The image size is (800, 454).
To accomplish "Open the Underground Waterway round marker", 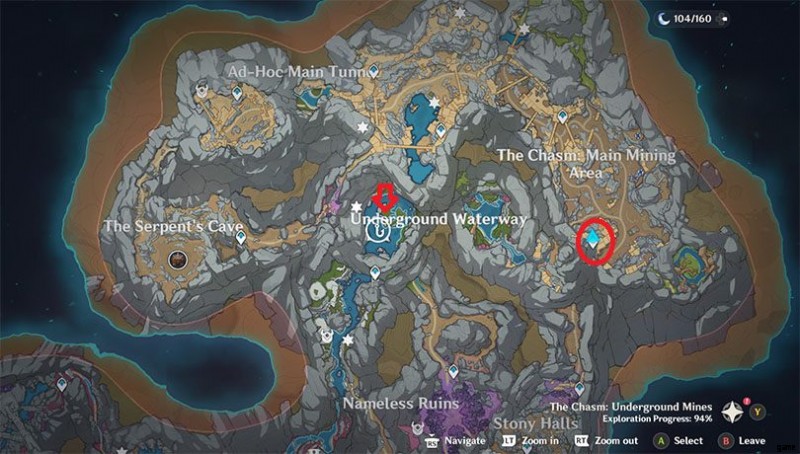I will [378, 231].
